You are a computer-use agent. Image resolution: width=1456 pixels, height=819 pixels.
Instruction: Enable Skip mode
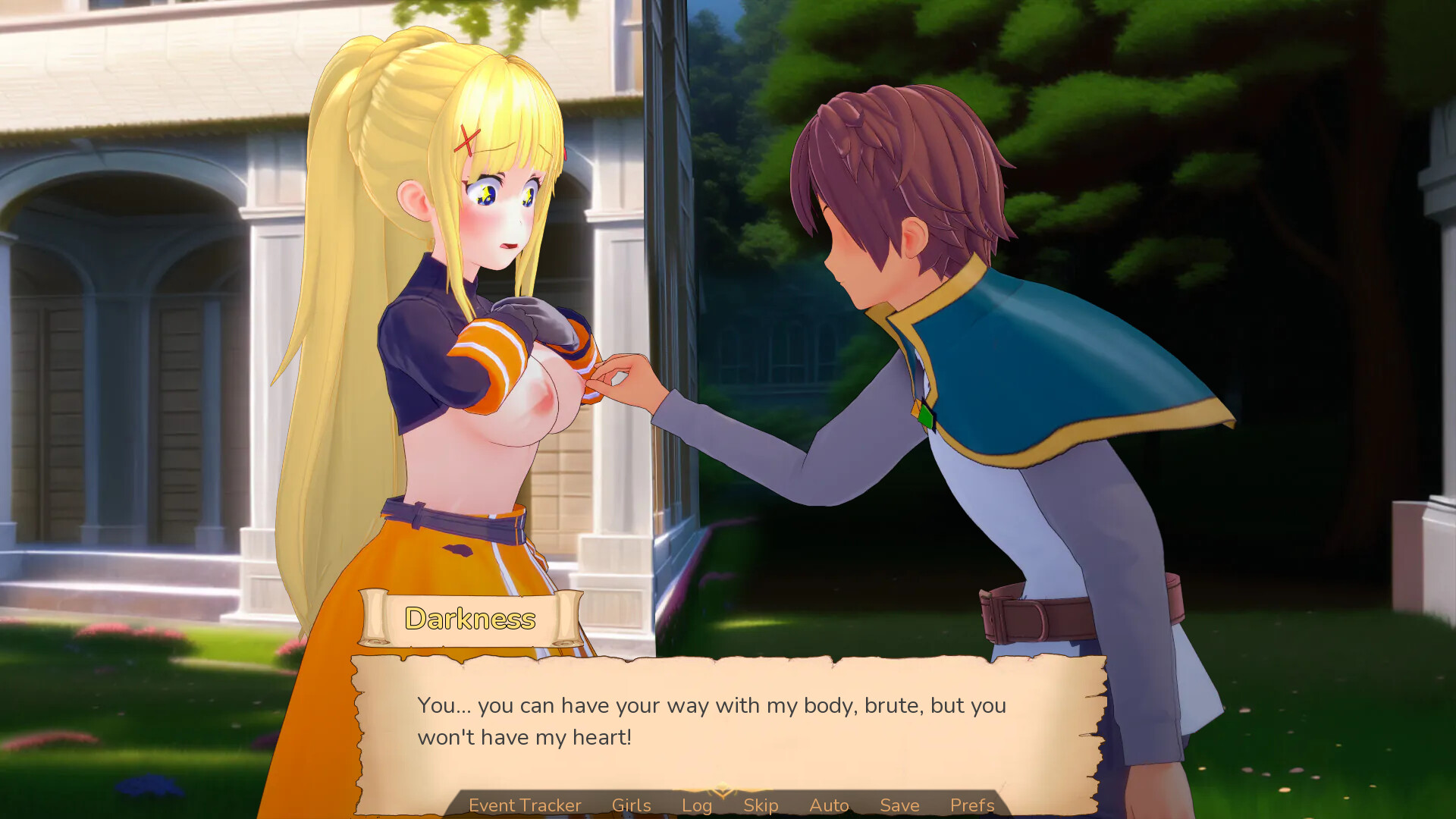coord(762,805)
